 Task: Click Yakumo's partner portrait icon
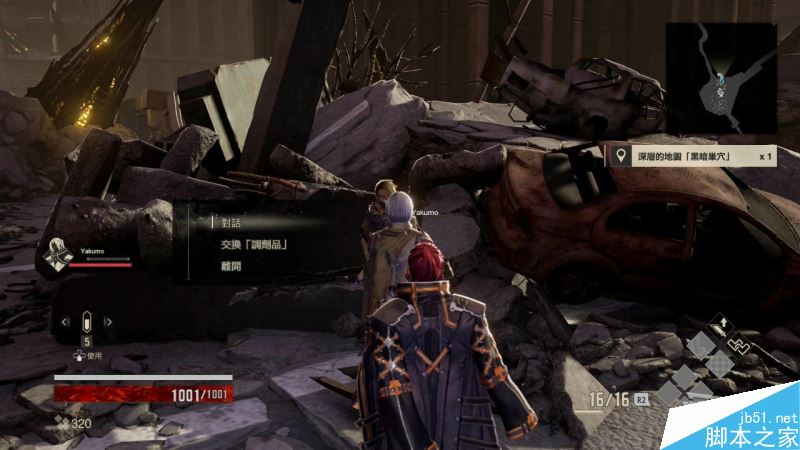pos(55,254)
